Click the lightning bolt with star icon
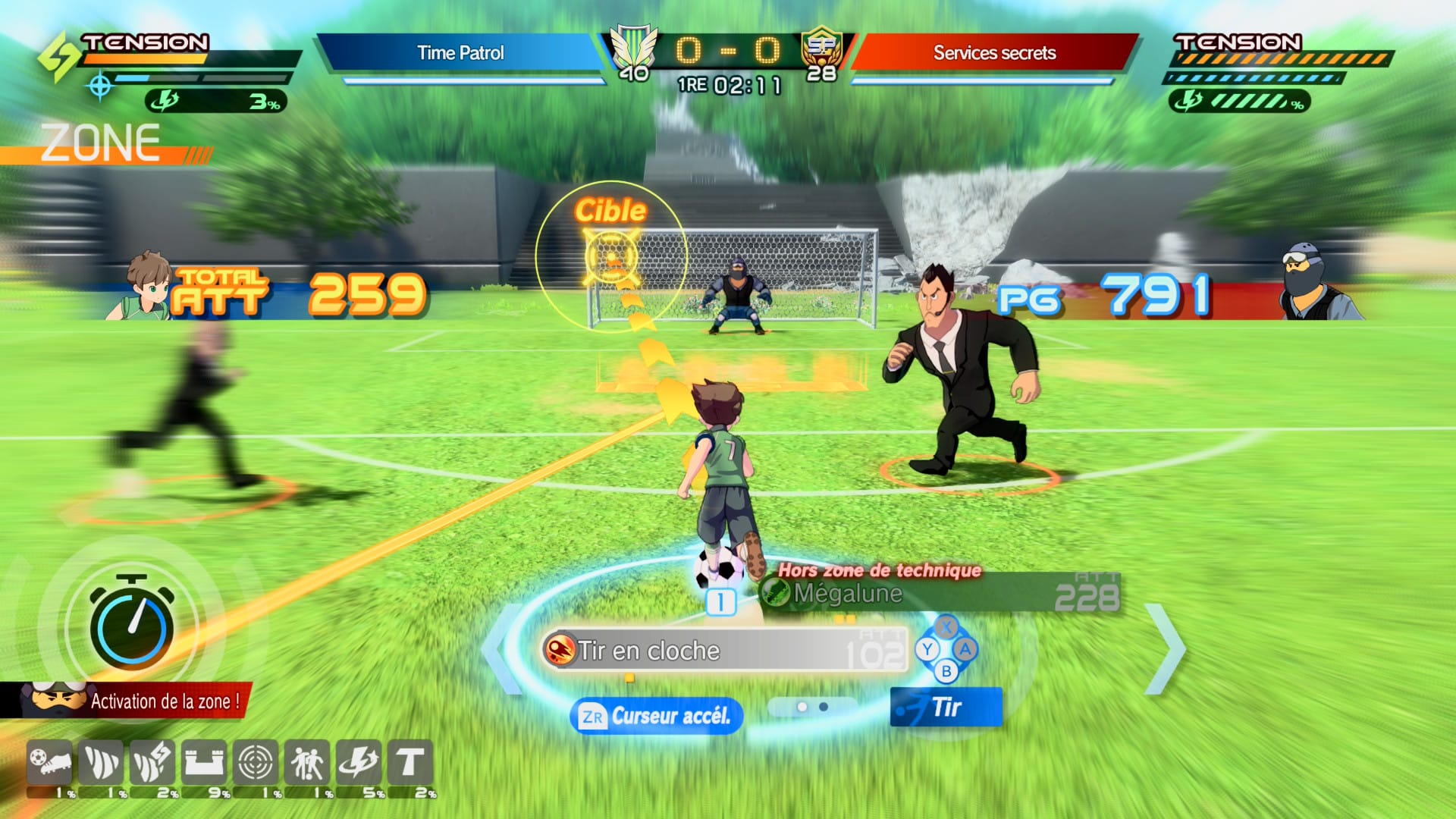This screenshot has width=1456, height=819. (359, 762)
